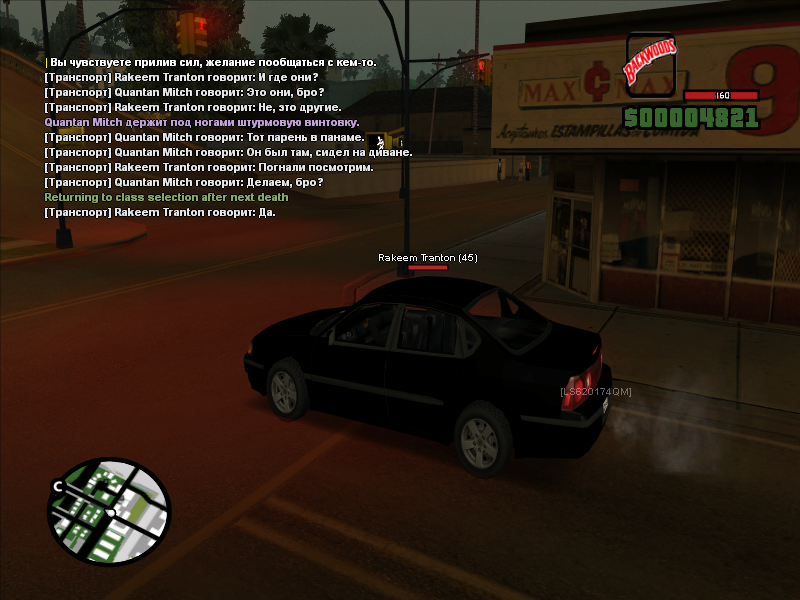Click the purple Quantan Mitch action chat line
Viewport: 800px width, 600px height.
pyautogui.click(x=208, y=122)
